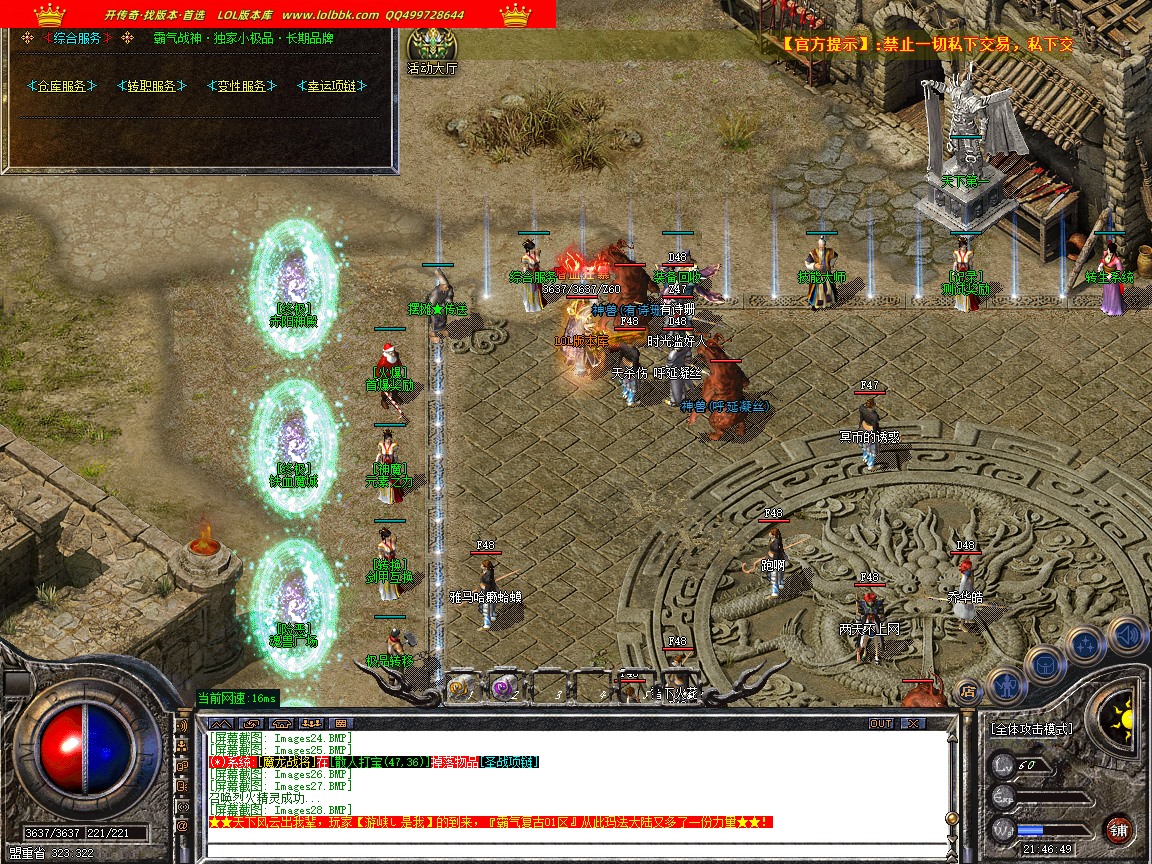
Task: Toggle sound with the speaker button
Action: [1127, 635]
